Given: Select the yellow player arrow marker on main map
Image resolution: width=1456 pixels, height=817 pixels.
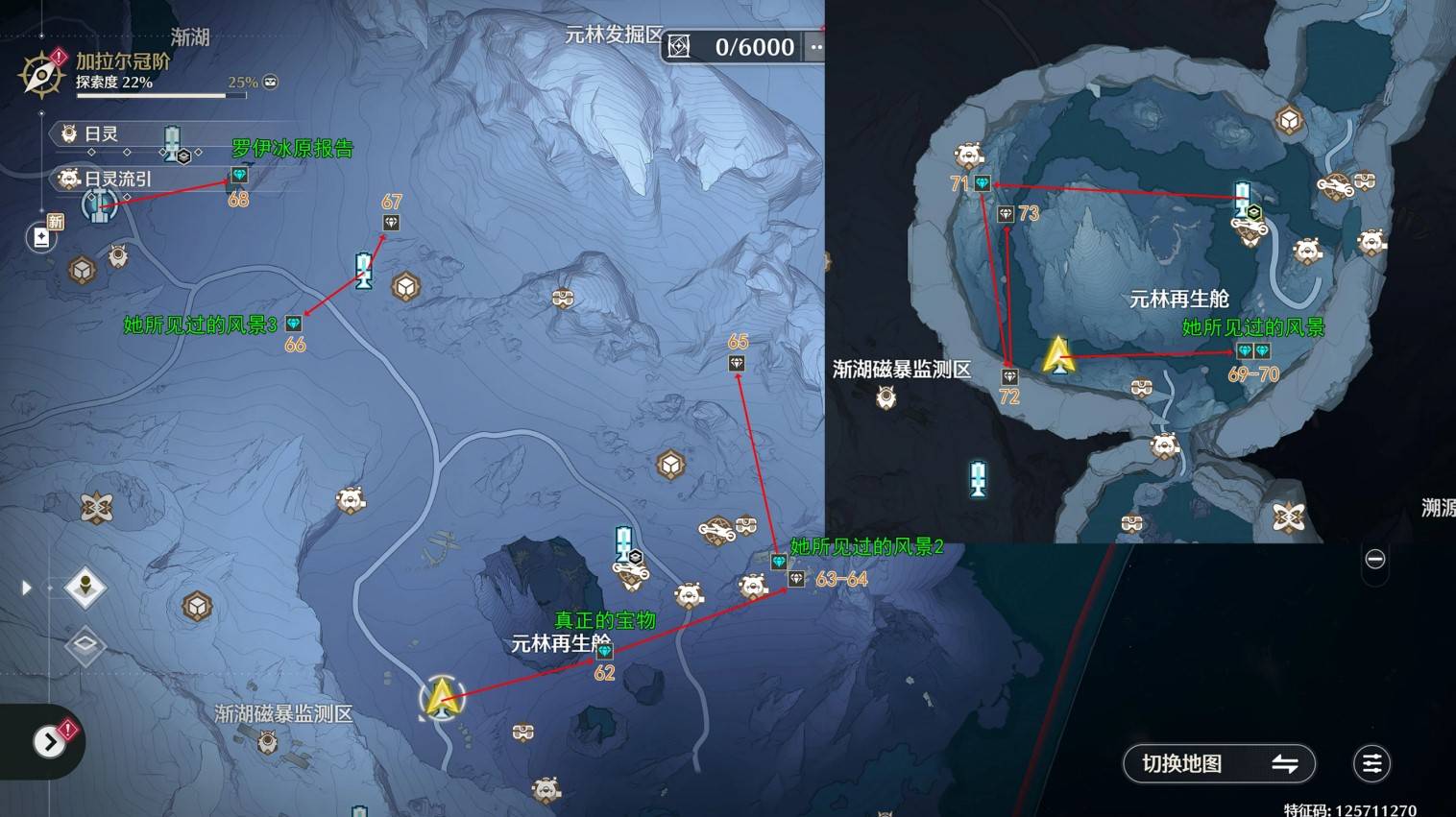Looking at the screenshot, I should click(441, 698).
